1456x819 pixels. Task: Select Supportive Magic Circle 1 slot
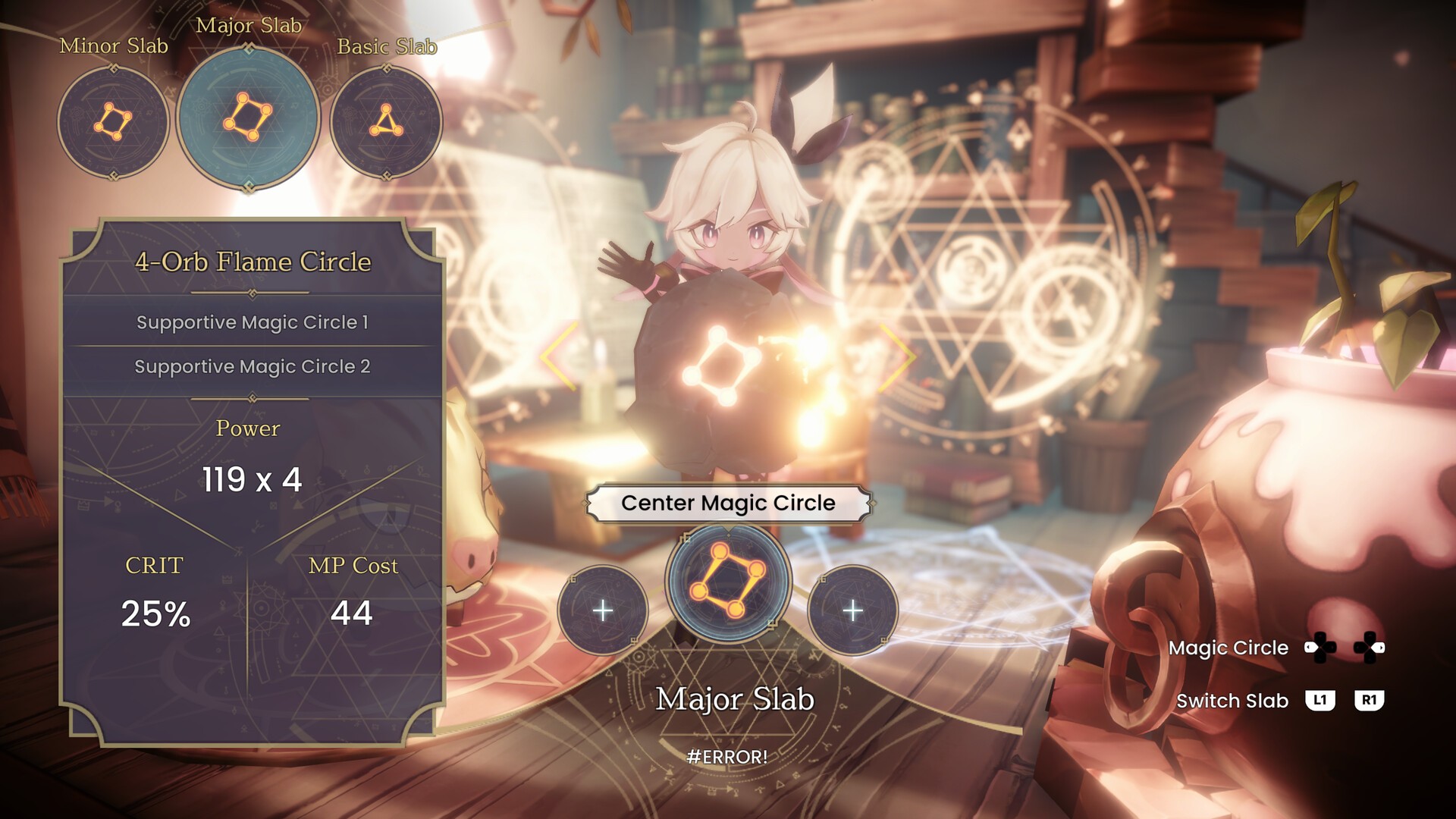252,322
